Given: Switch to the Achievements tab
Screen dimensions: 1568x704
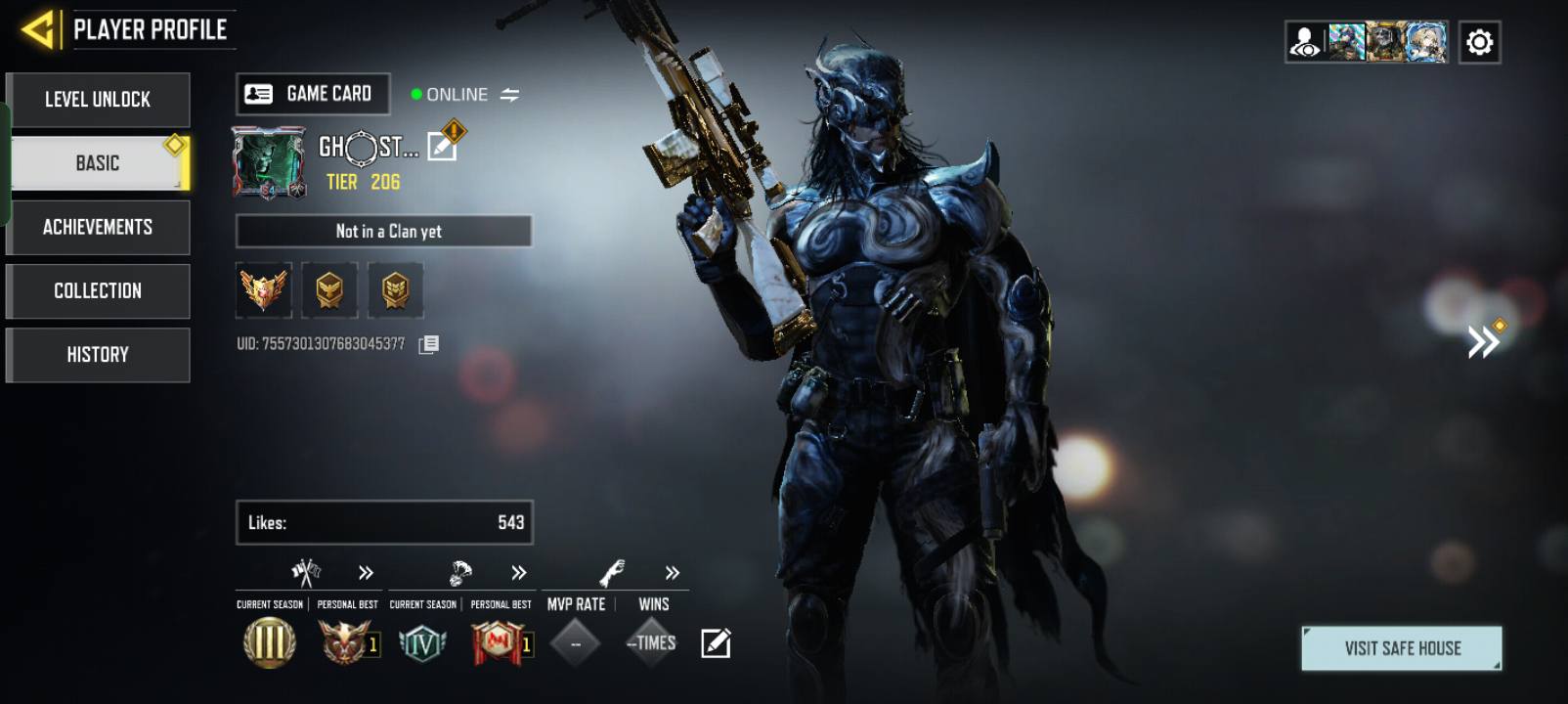Looking at the screenshot, I should coord(98,227).
